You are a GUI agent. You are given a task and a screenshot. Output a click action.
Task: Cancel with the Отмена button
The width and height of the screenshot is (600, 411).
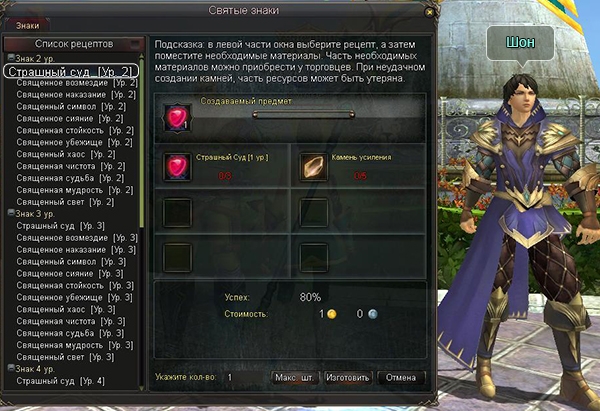tap(400, 378)
